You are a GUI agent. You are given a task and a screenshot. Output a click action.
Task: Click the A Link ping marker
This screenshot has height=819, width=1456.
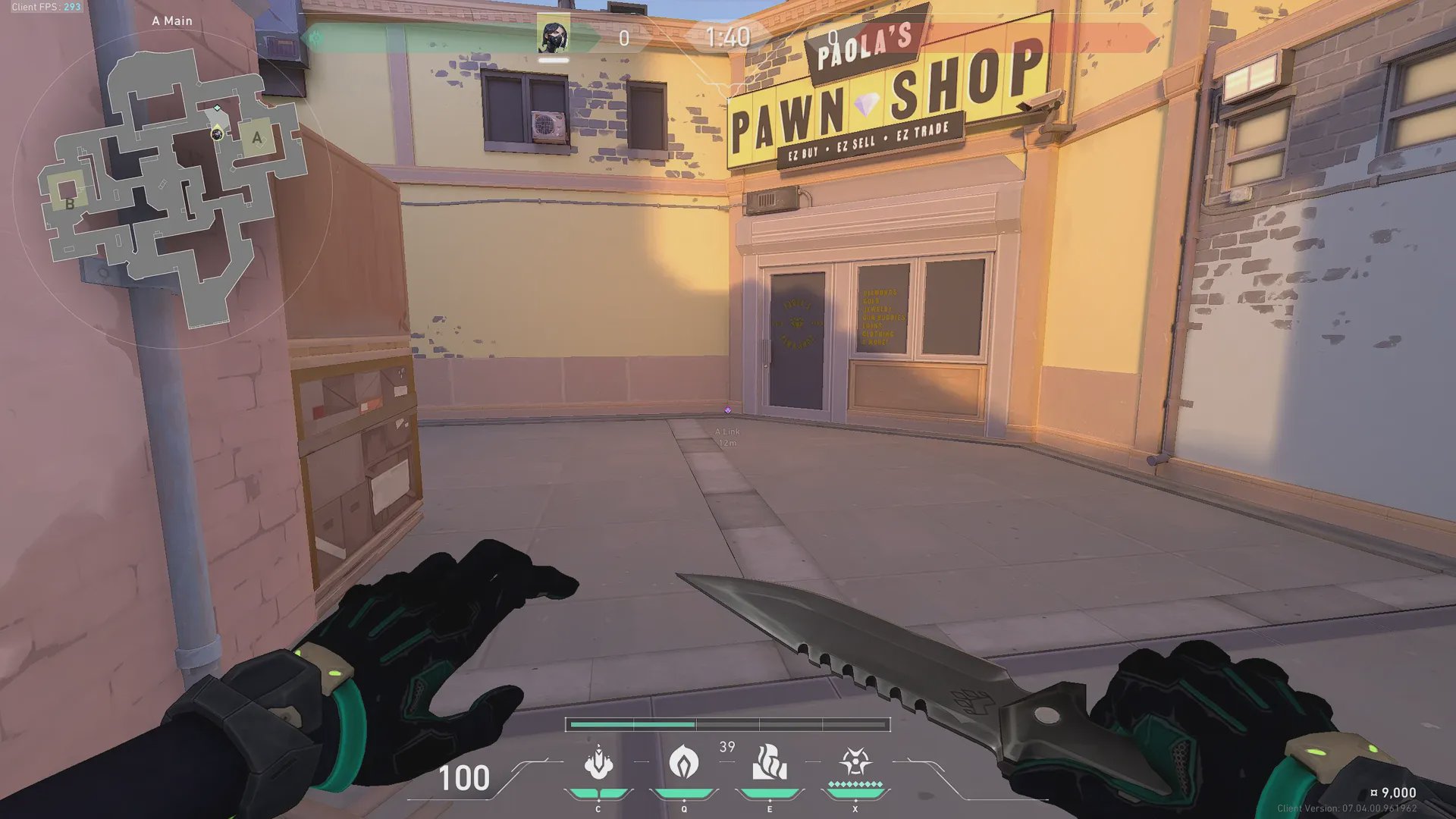click(x=728, y=410)
